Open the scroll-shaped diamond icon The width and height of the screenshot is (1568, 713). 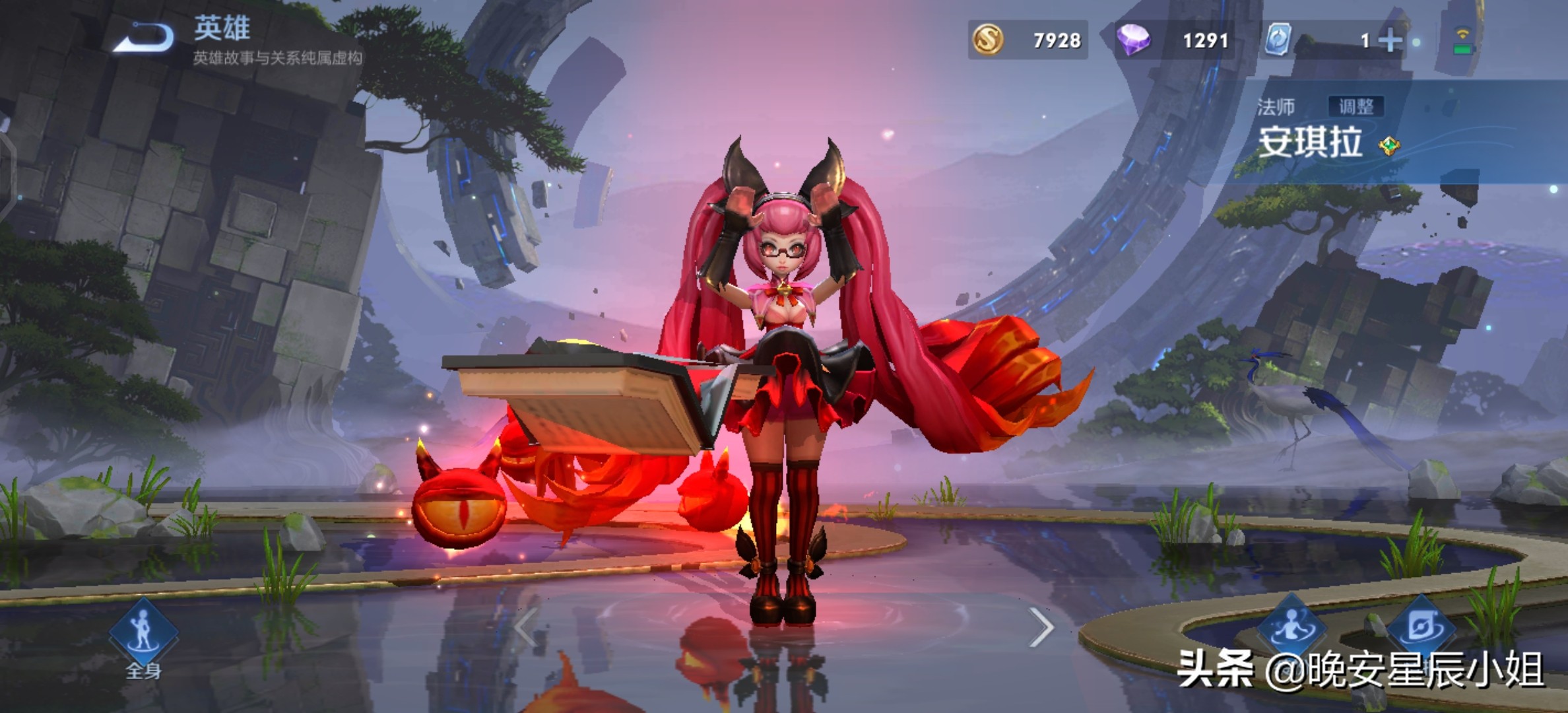[x=1421, y=627]
